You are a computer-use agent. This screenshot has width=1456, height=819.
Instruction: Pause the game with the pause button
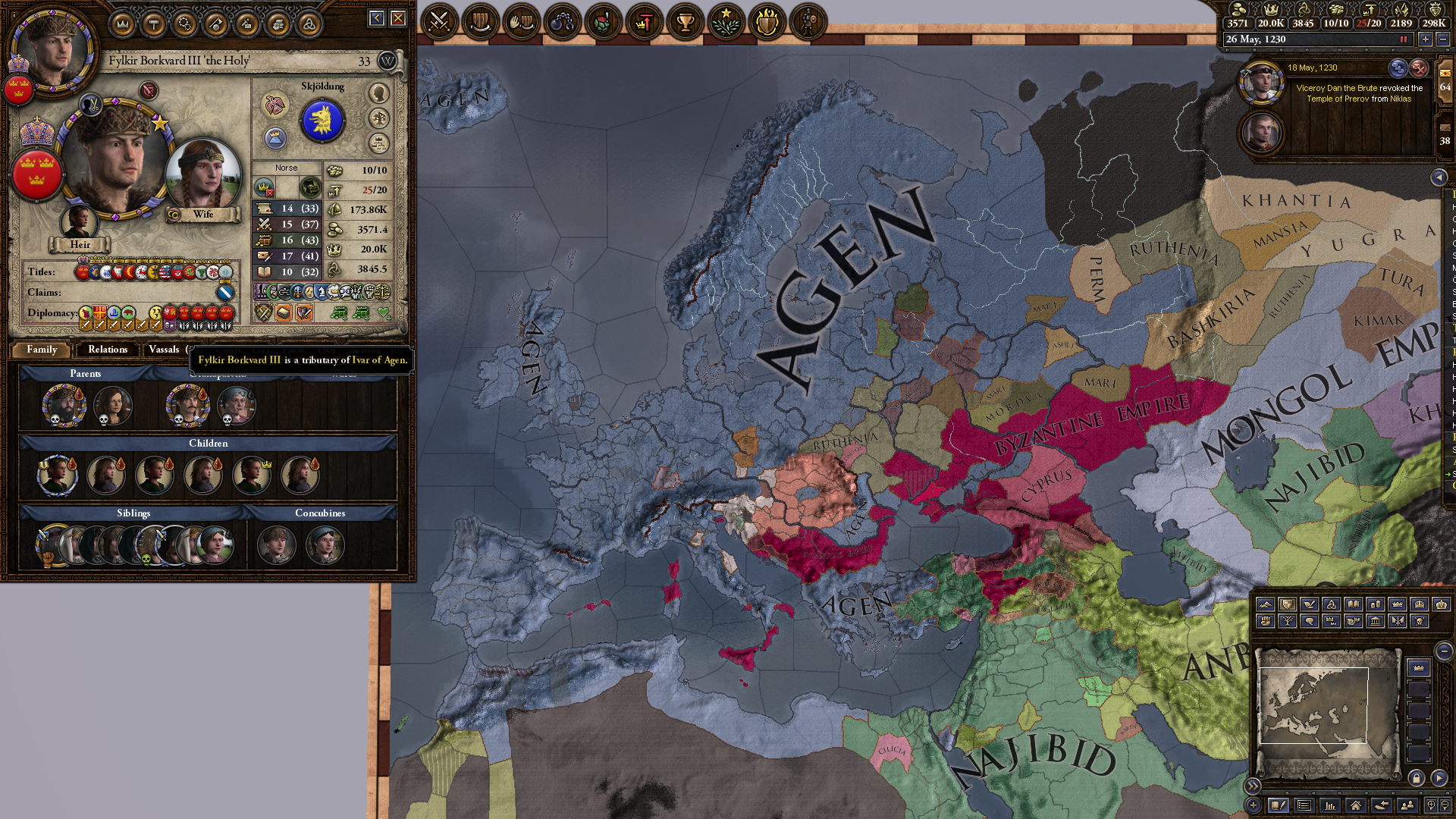1404,39
